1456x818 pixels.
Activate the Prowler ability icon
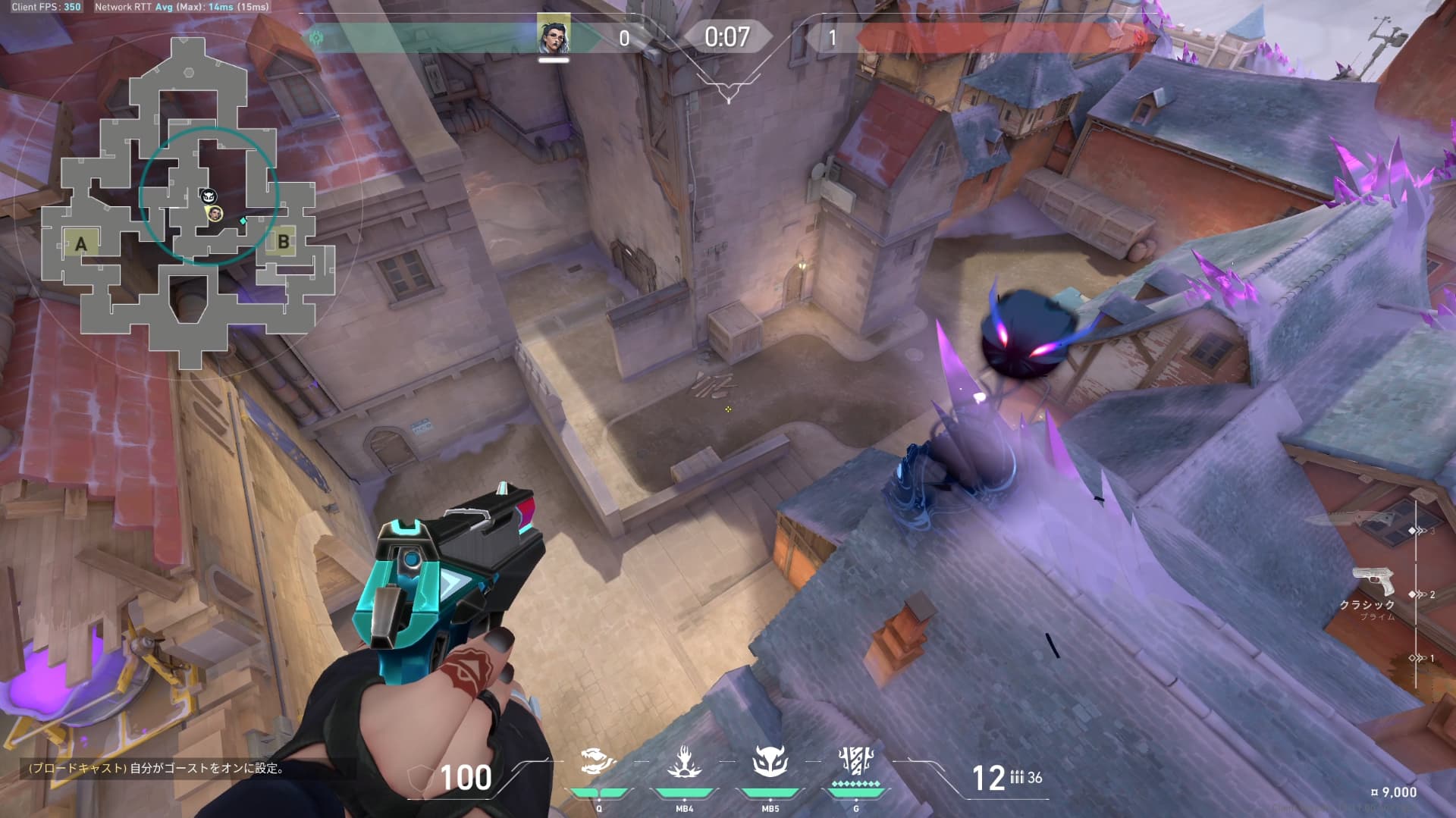pyautogui.click(x=598, y=762)
